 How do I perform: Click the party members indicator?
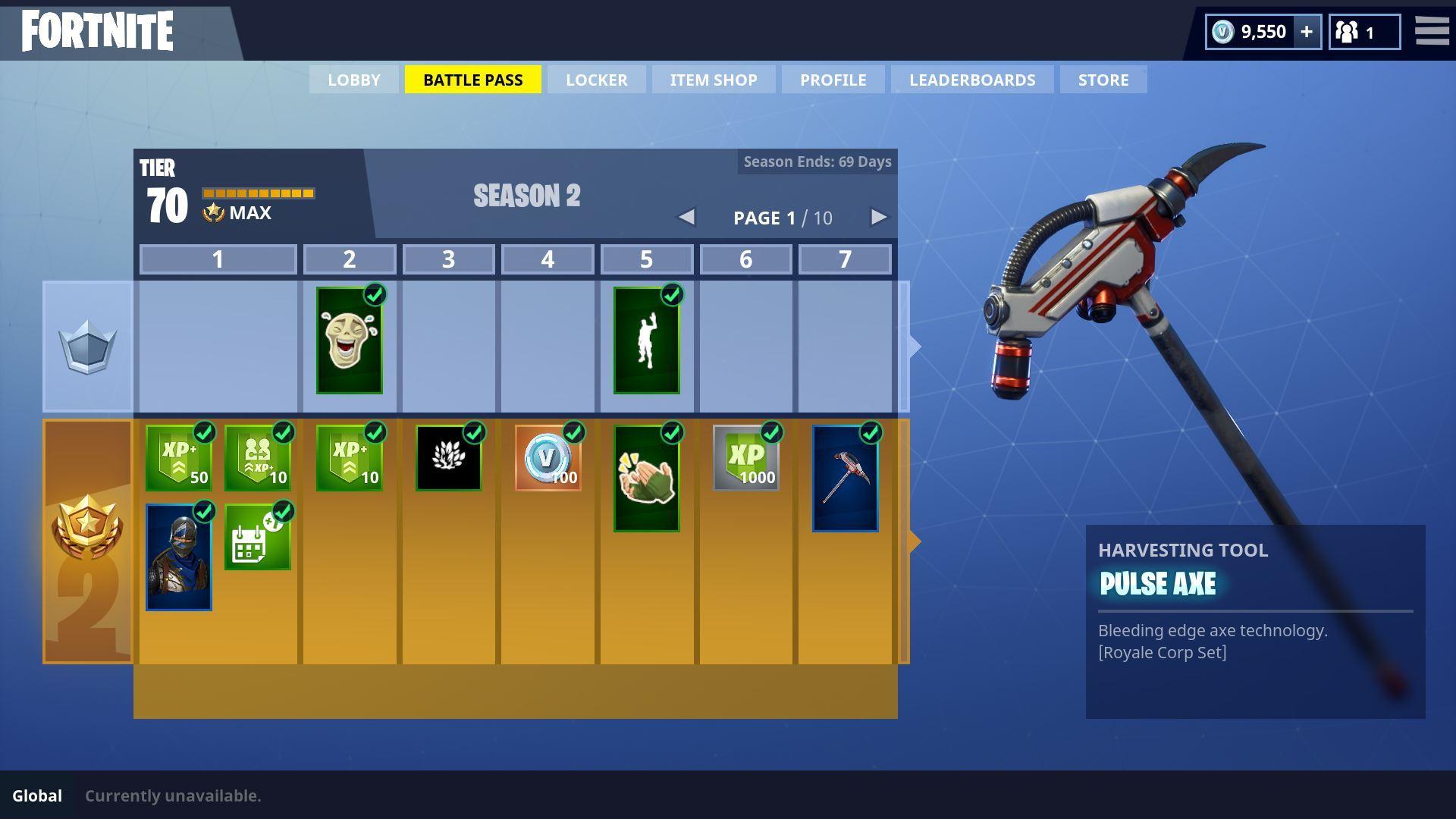(x=1363, y=31)
